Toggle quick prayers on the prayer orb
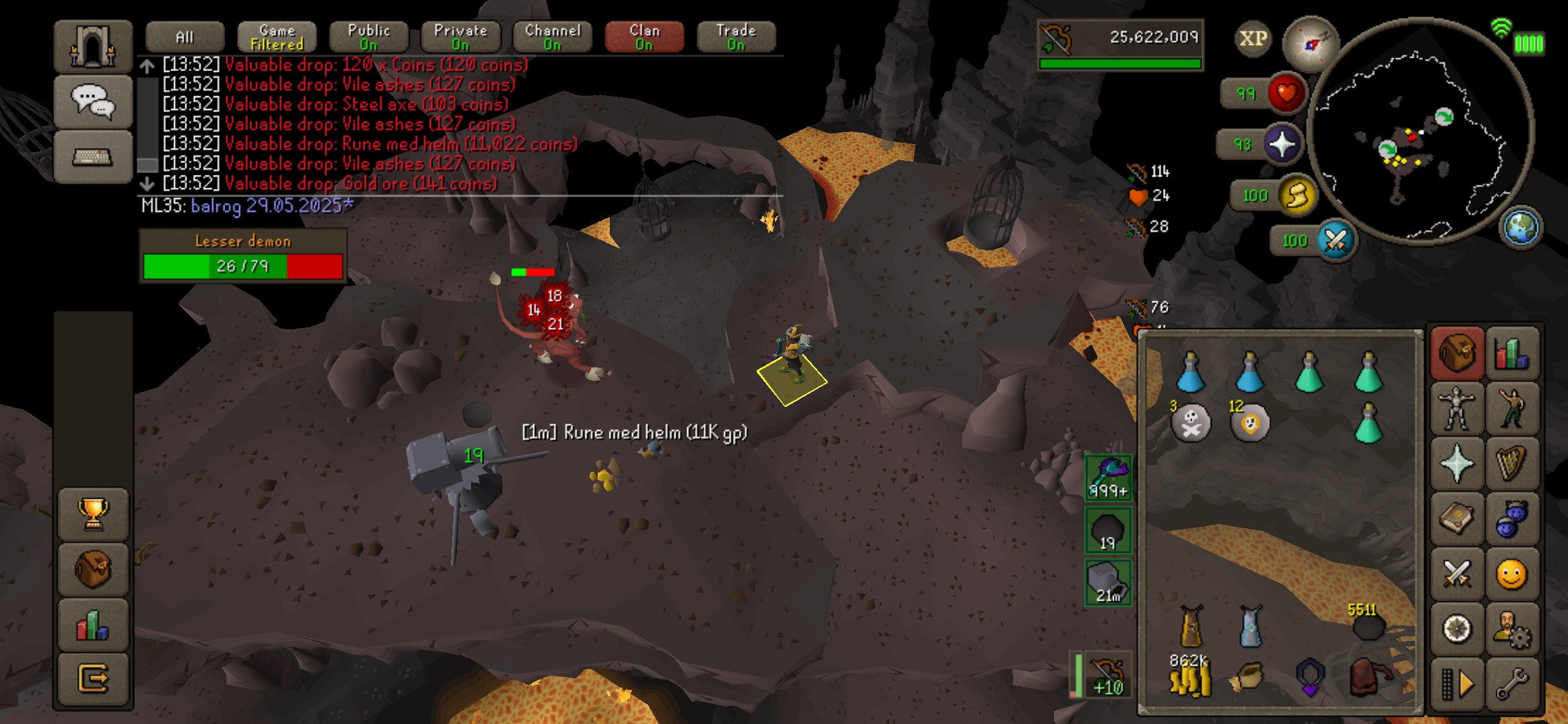The height and width of the screenshot is (724, 1568). point(1281,144)
